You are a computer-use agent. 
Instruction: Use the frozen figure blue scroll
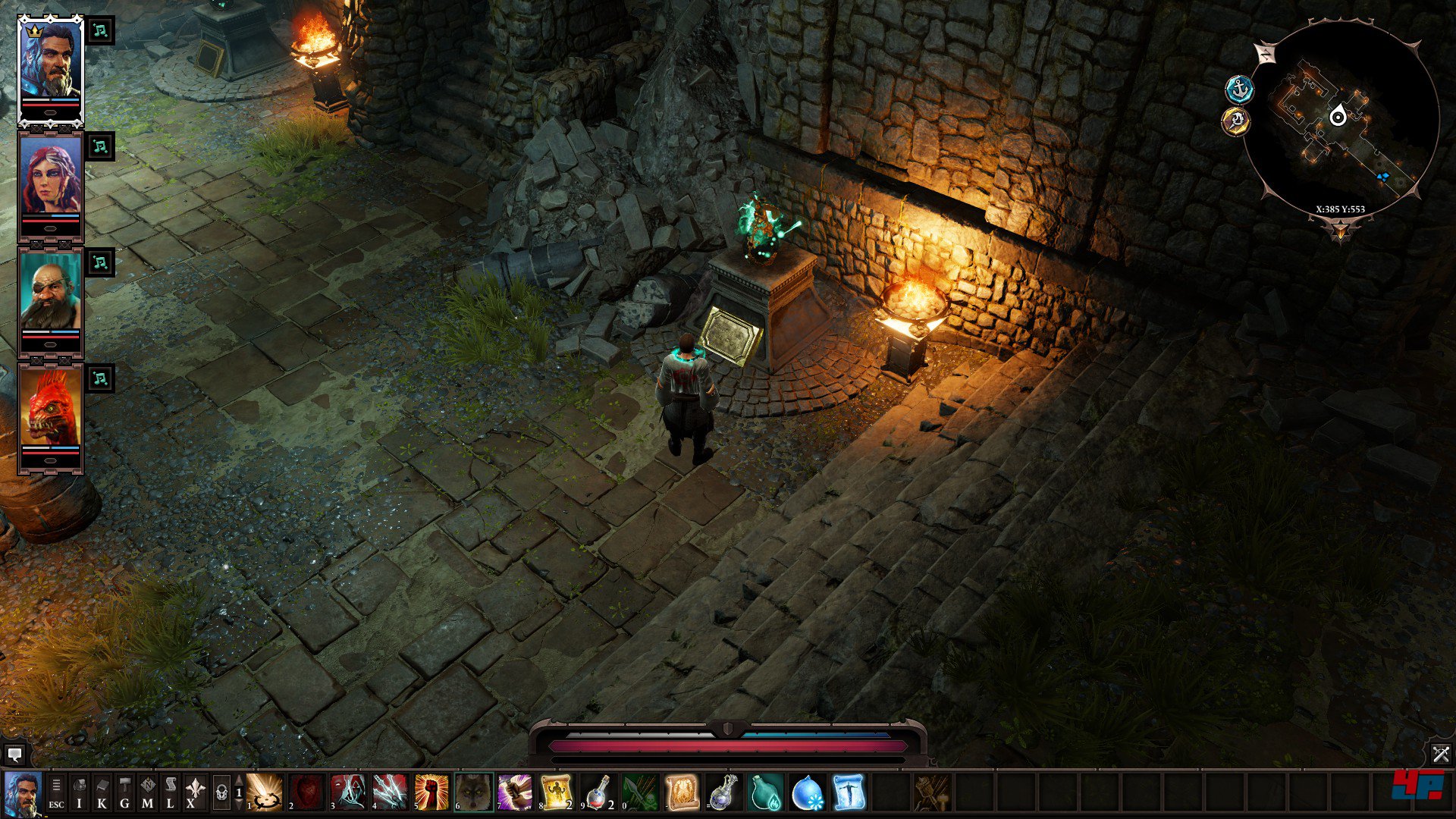(849, 792)
